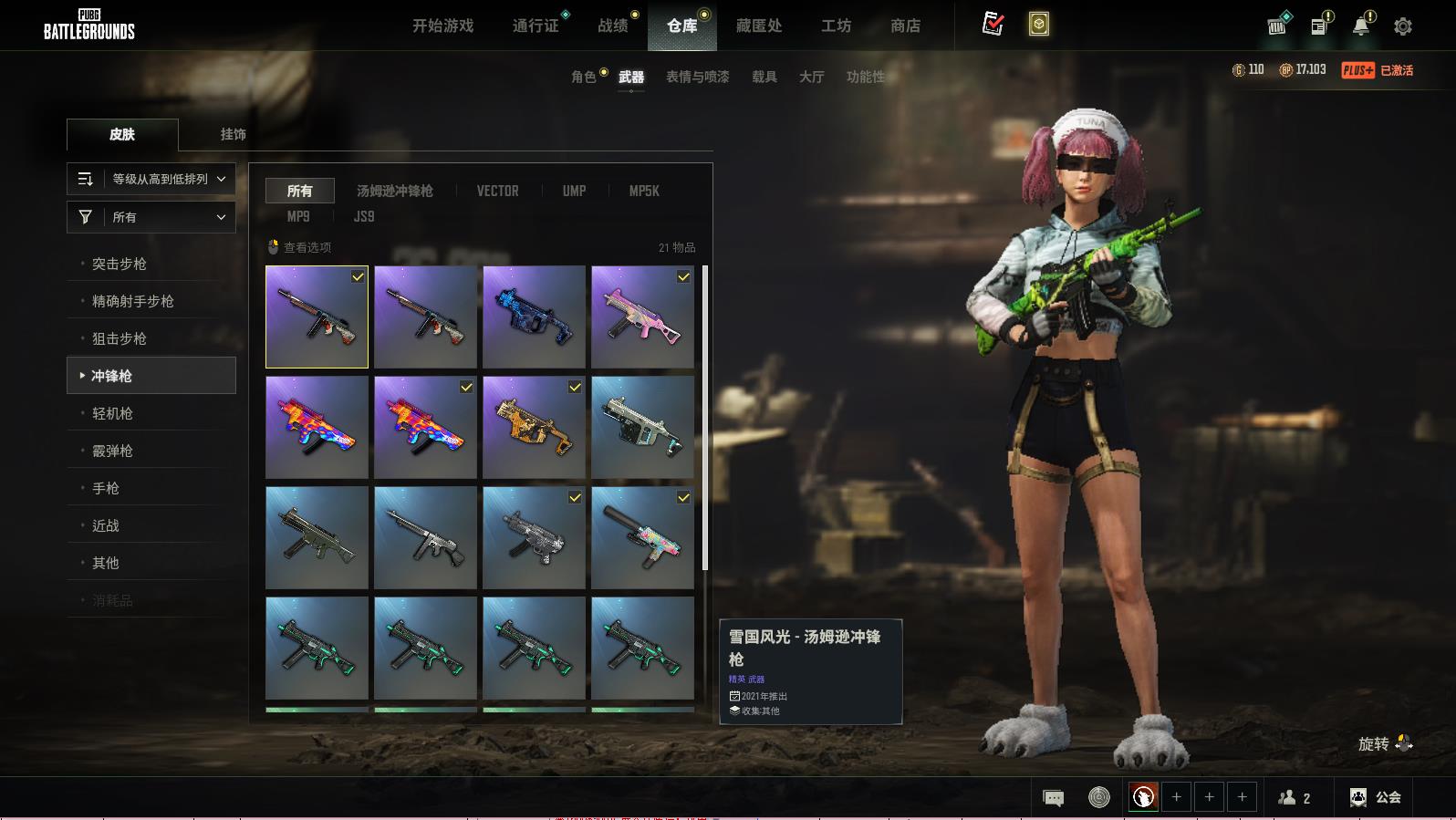Choose the blue Vector skin thumbnail

click(x=534, y=317)
